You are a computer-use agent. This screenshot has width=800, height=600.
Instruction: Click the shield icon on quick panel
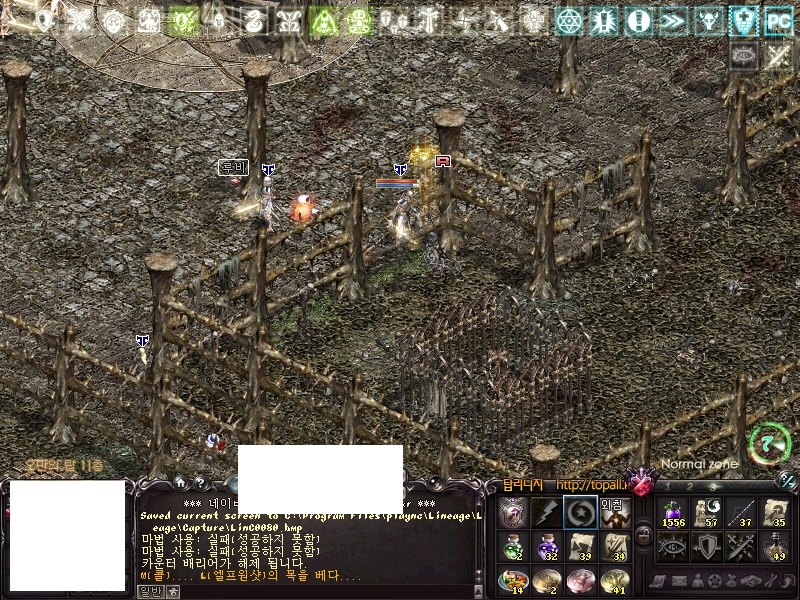(x=707, y=546)
